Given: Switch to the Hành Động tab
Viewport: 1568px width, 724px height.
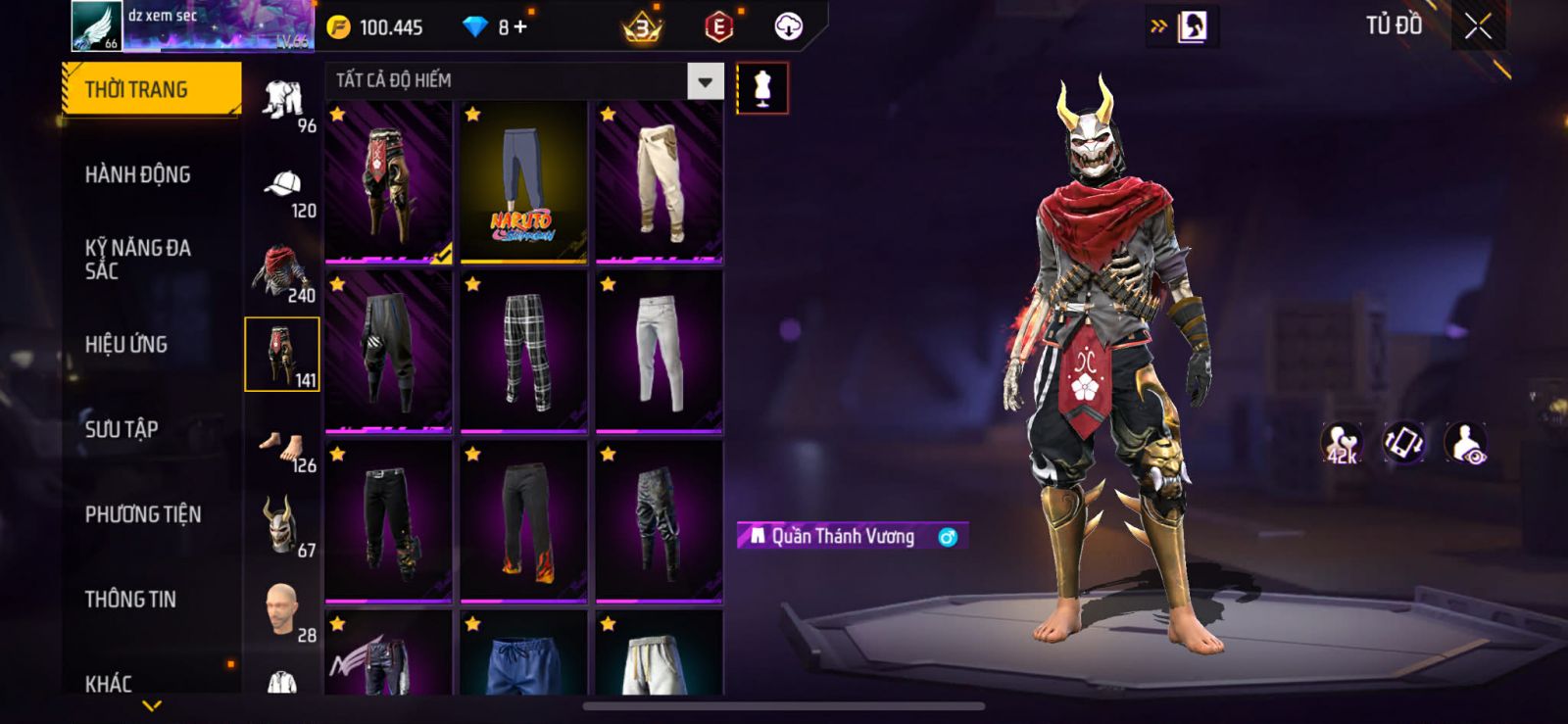Looking at the screenshot, I should (138, 175).
